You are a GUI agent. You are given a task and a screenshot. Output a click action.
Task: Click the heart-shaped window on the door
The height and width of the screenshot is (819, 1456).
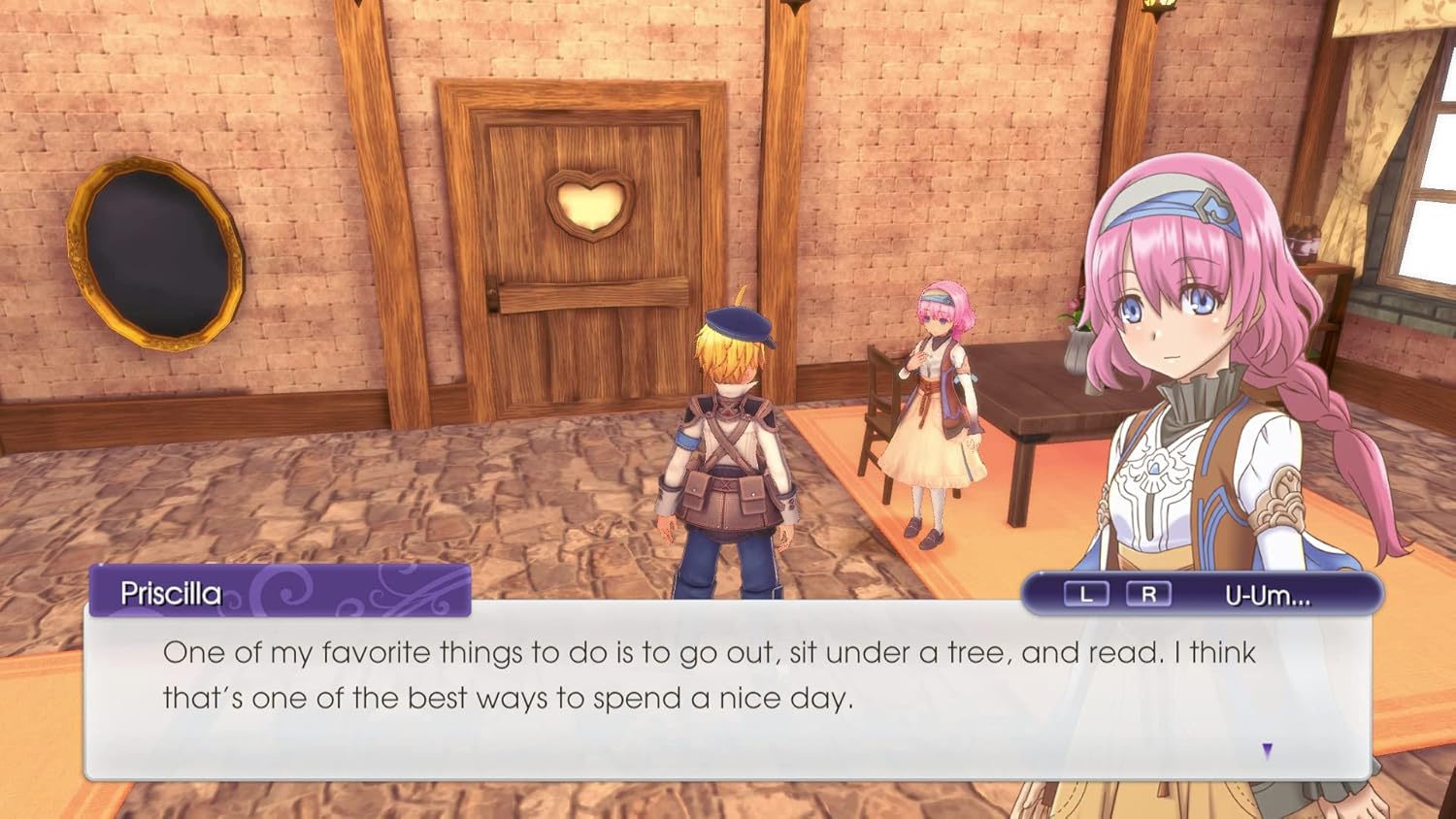589,204
